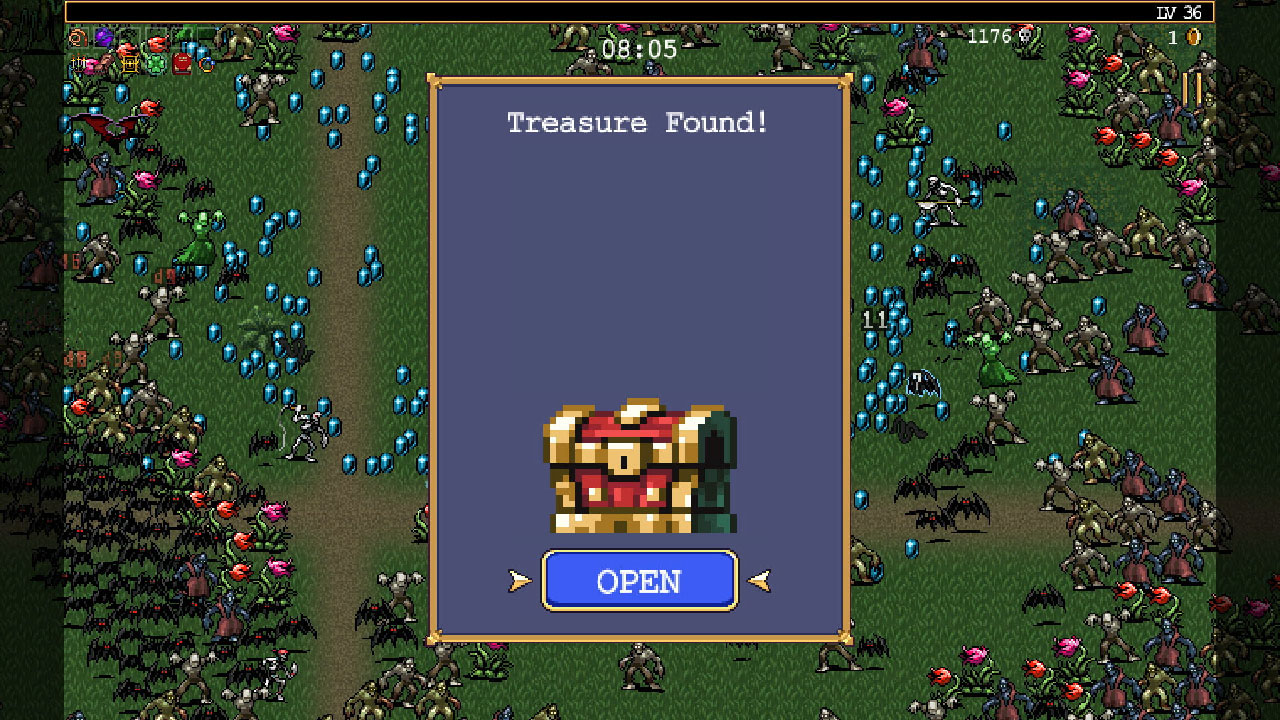Click the purple gem weapon icon
Image resolution: width=1280 pixels, height=720 pixels.
(103, 38)
